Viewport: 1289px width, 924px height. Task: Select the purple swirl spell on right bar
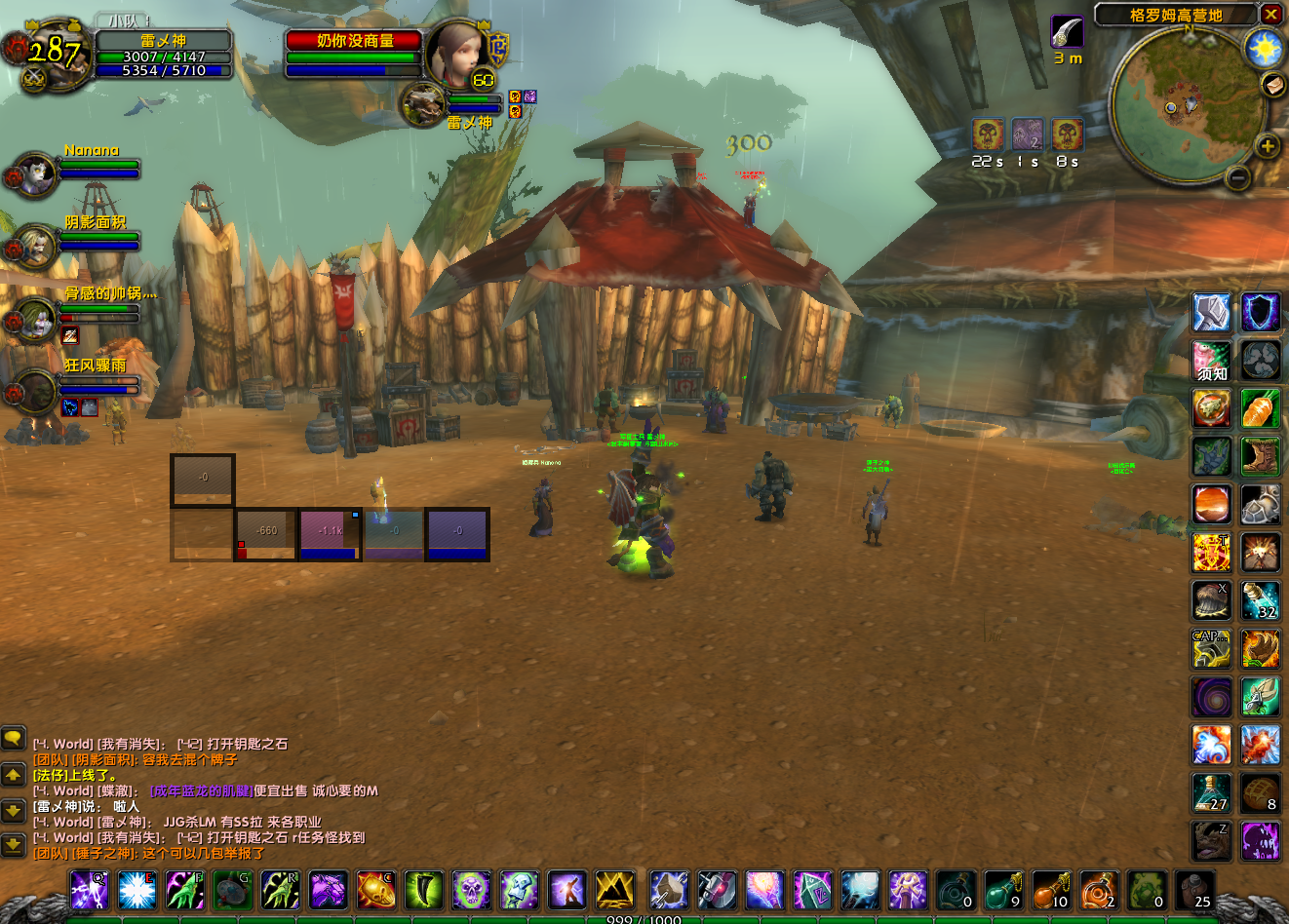[1211, 696]
